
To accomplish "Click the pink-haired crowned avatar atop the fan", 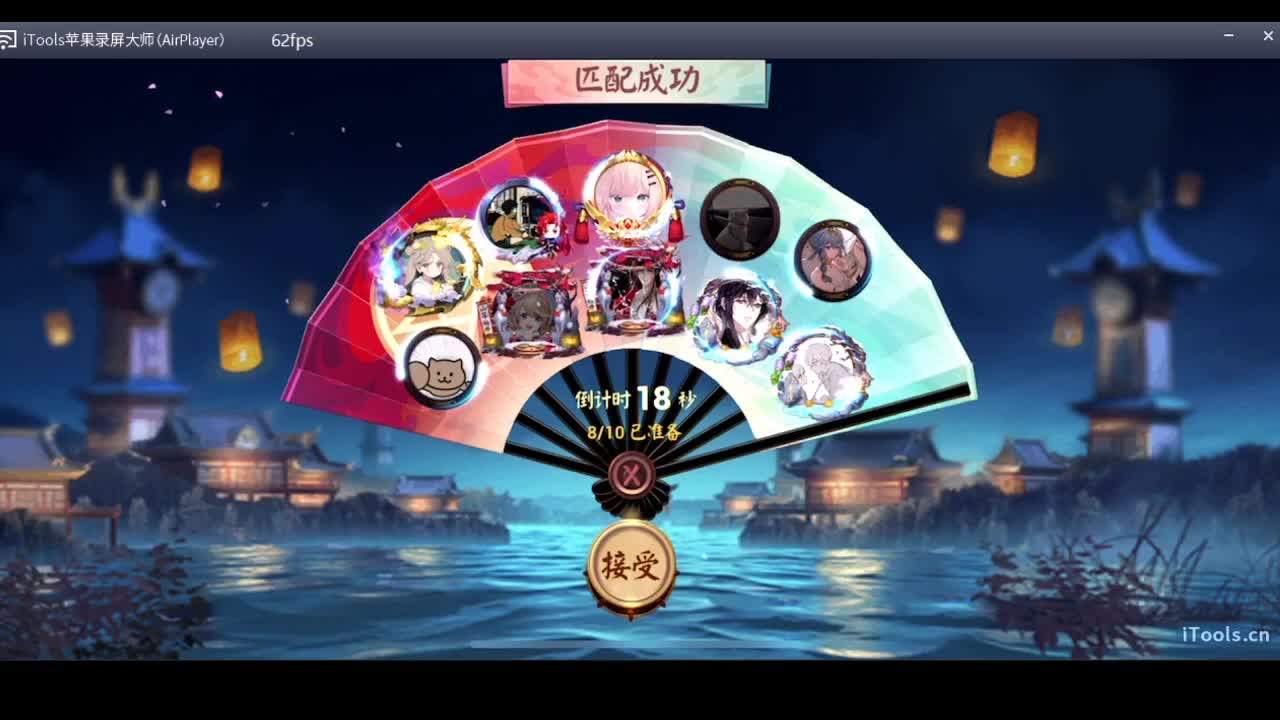I will click(629, 198).
